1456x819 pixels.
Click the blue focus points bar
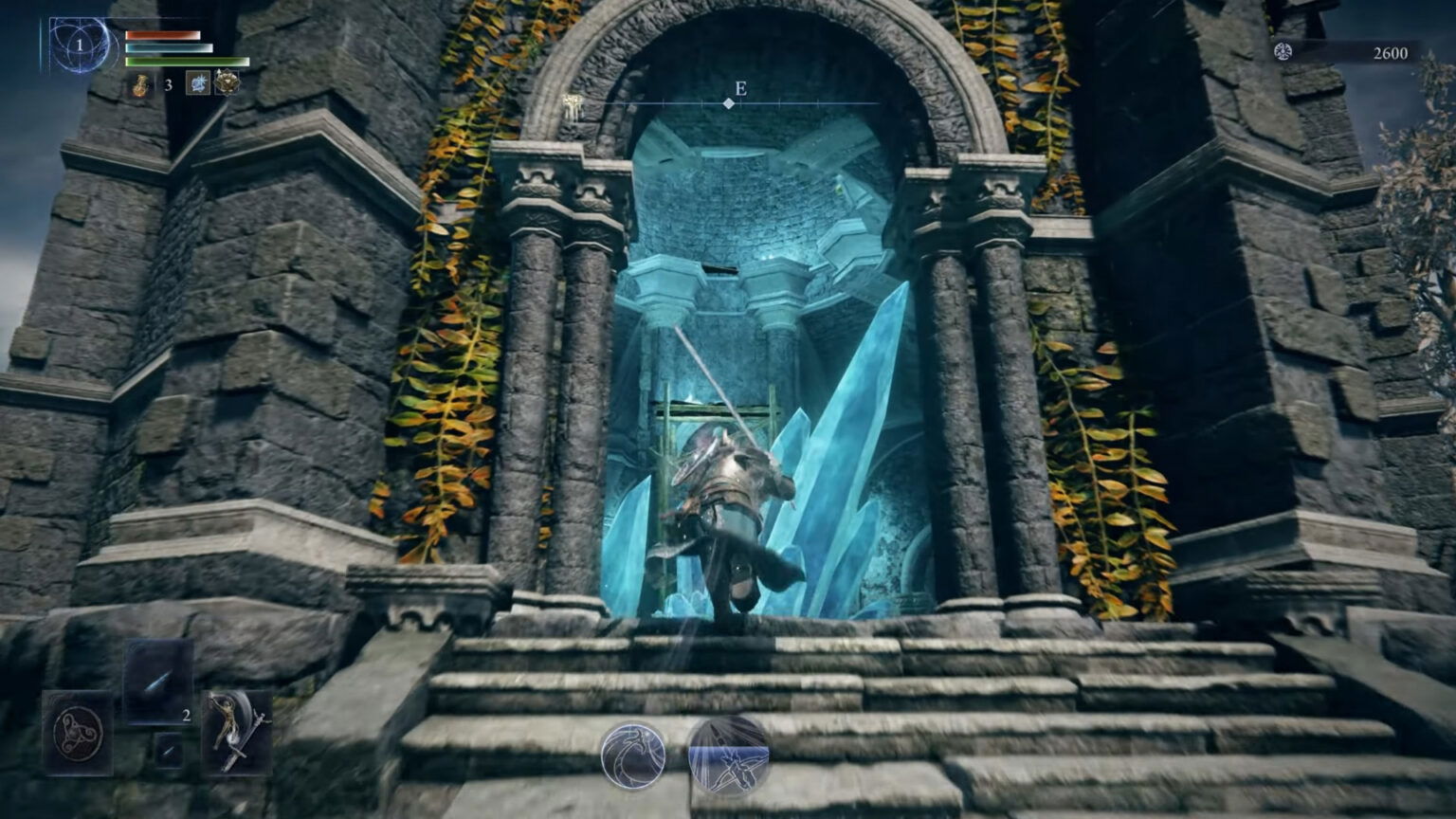click(x=169, y=47)
